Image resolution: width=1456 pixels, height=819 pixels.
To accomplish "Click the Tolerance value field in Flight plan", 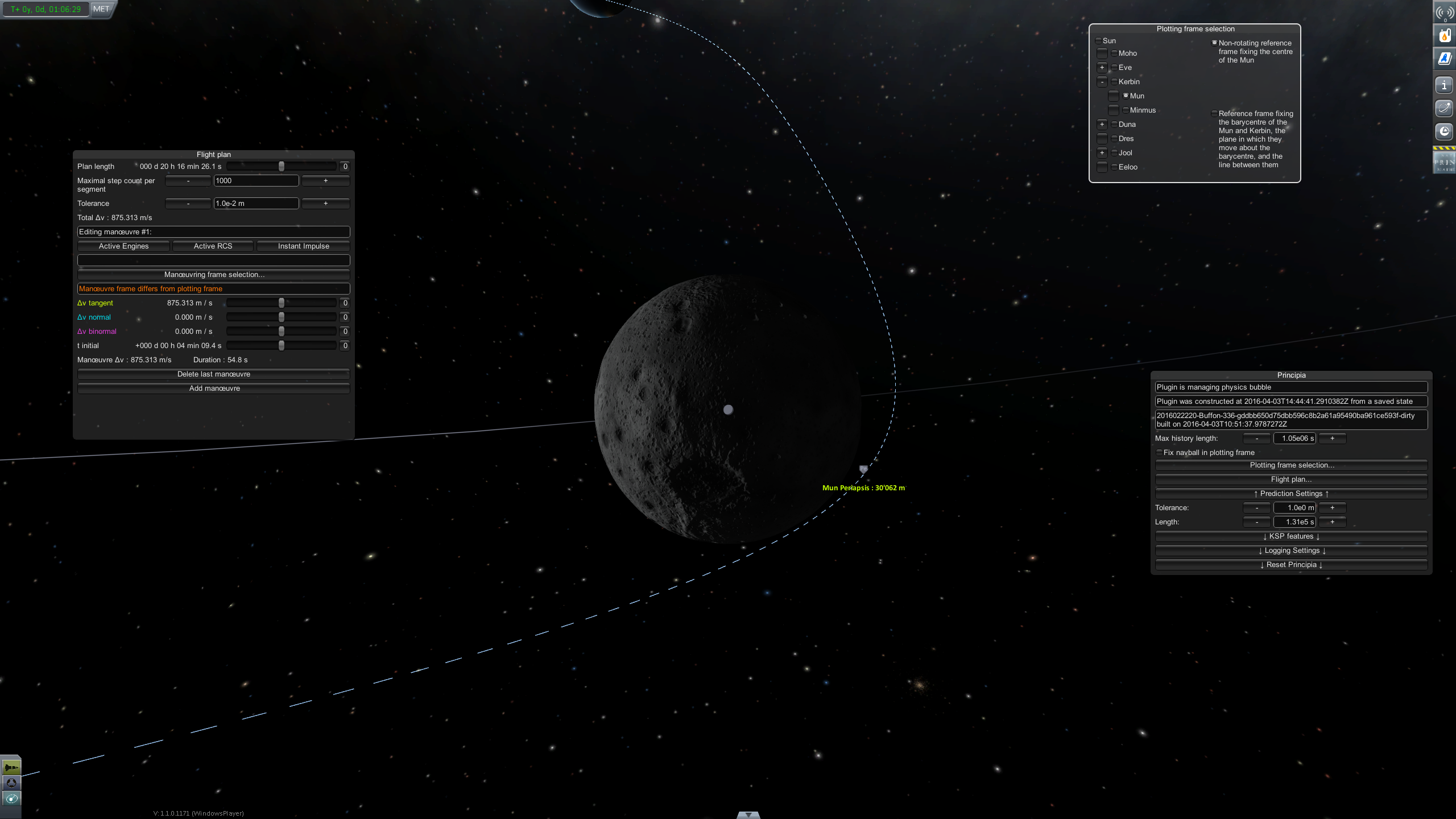I will [x=256, y=204].
